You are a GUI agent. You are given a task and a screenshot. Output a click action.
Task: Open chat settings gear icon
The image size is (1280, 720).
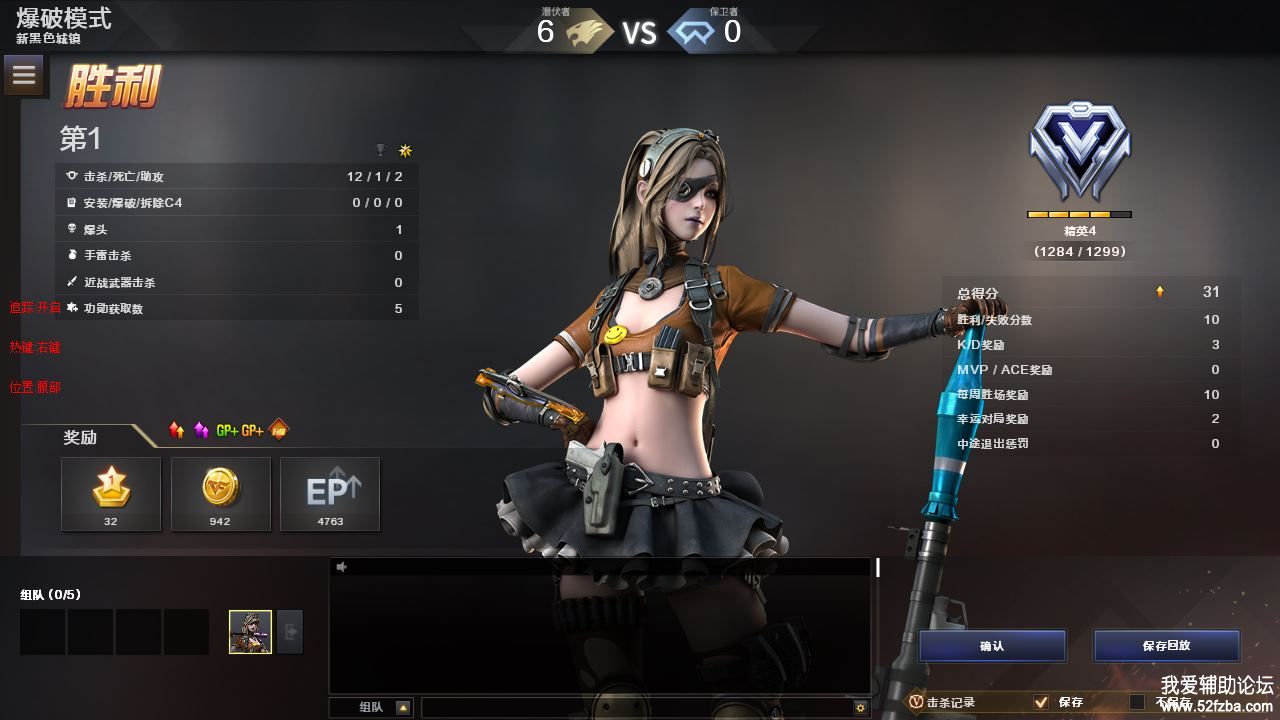(x=860, y=708)
